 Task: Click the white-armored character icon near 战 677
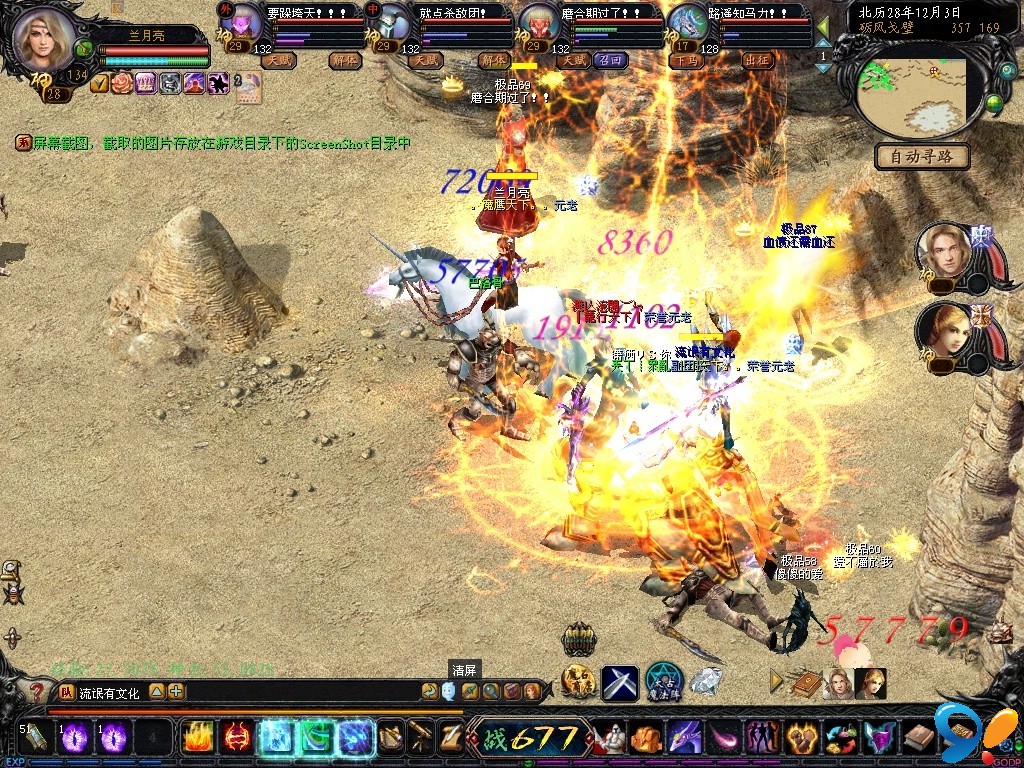click(x=607, y=738)
